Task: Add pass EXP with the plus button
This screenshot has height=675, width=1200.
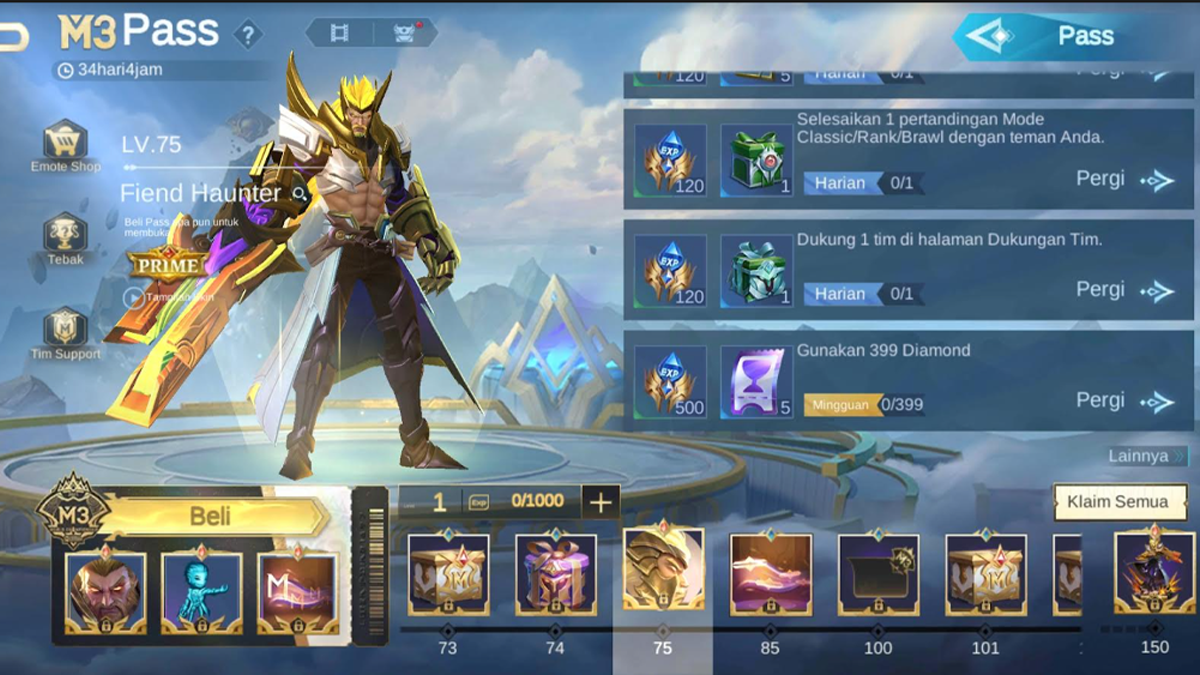Action: (x=600, y=502)
